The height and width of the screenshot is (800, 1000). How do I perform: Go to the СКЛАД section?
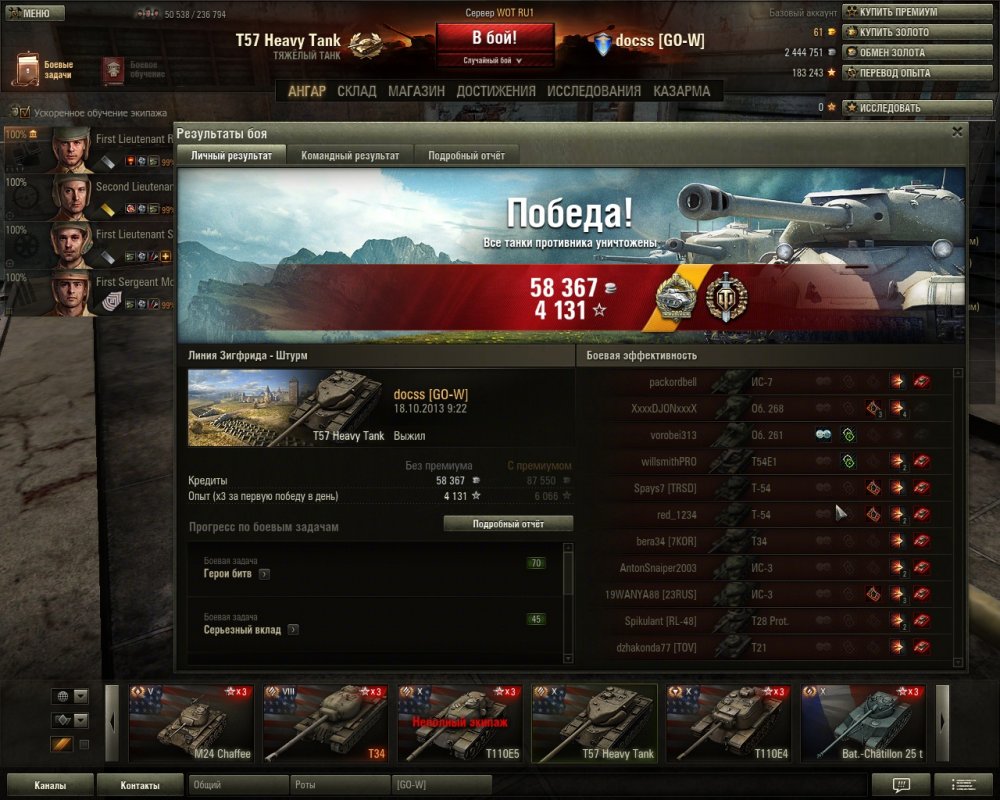pos(357,91)
